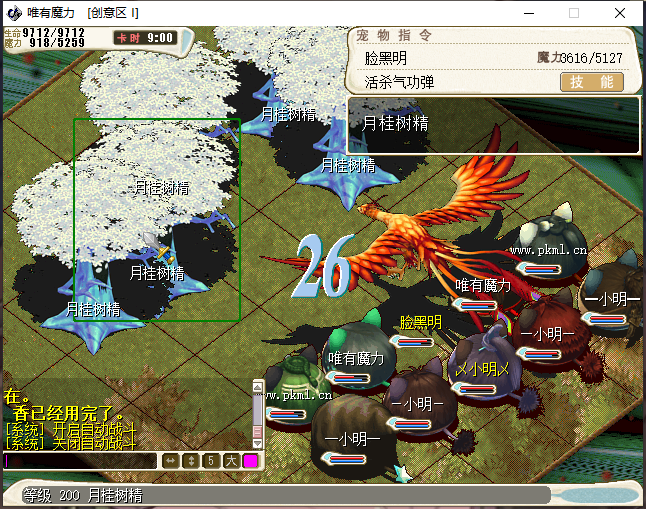Toggle the 大 chat font size button

[x=230, y=461]
